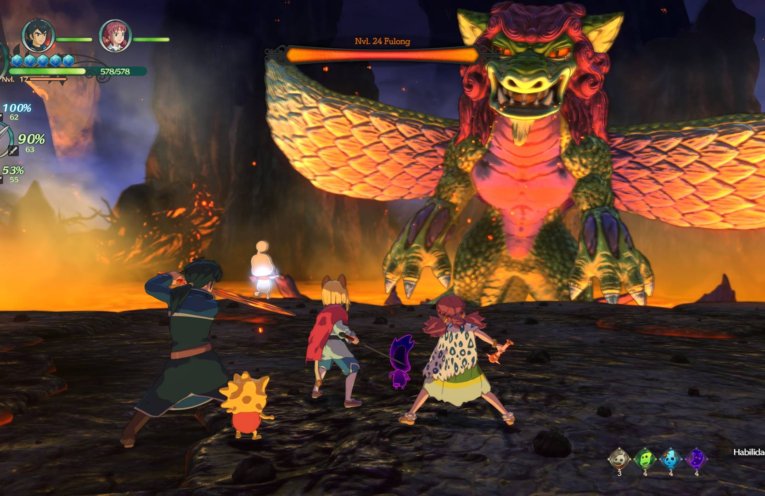Choose the blue higgledy group icon

point(671,459)
